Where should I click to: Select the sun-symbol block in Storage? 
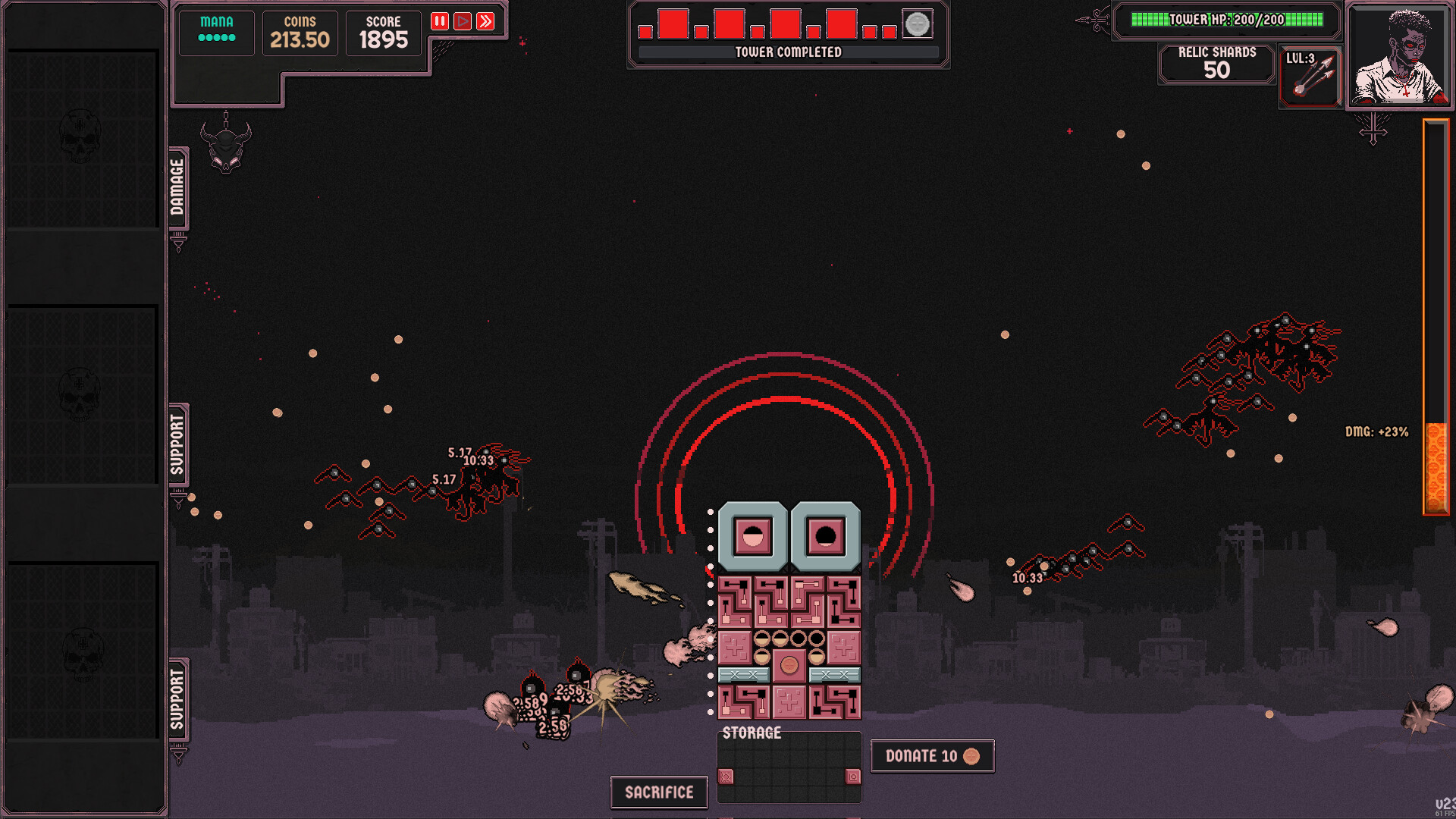point(726,777)
